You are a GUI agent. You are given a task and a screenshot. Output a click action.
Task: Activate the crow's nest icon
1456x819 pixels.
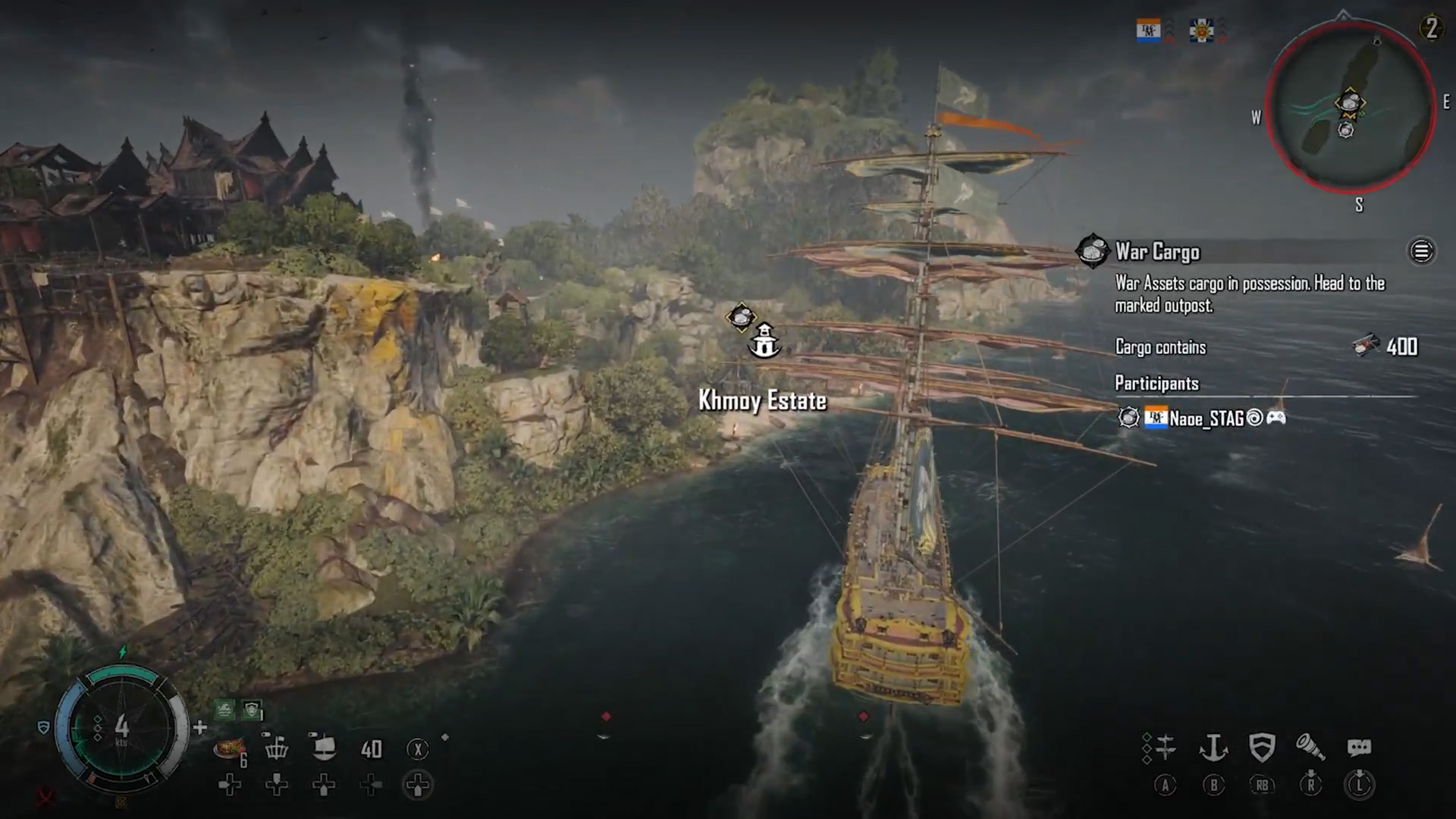277,748
